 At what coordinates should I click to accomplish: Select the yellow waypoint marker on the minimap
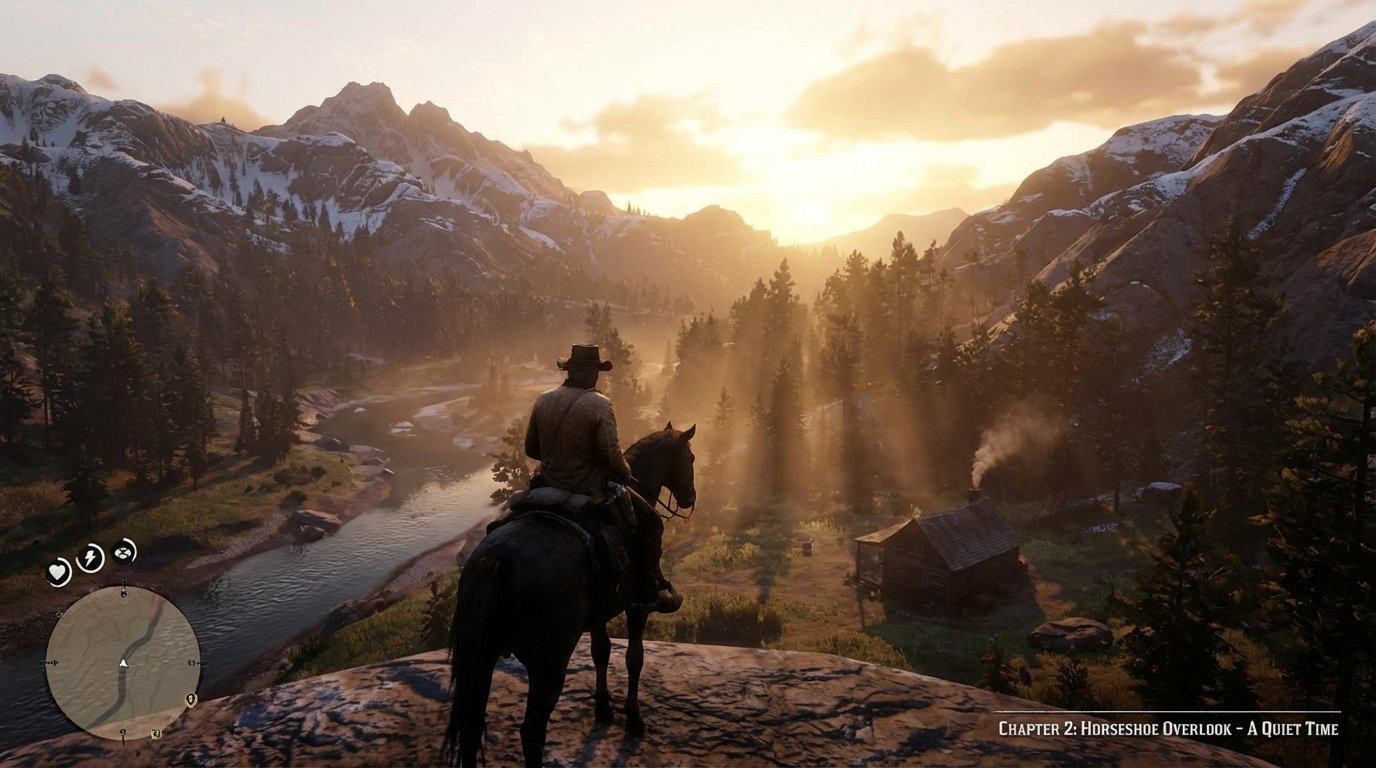tap(190, 701)
